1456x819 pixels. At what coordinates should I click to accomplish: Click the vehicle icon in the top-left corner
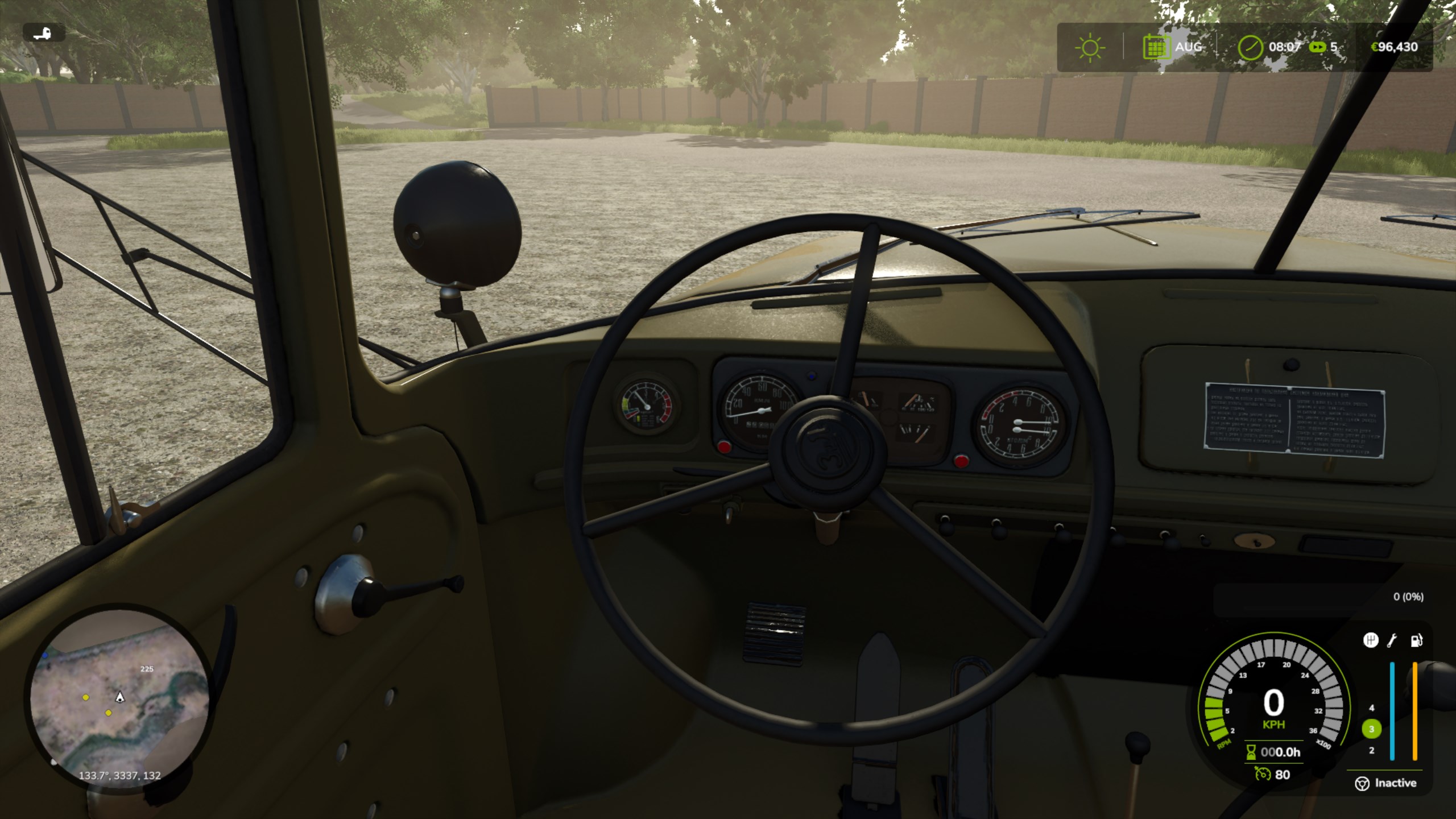tap(44, 33)
